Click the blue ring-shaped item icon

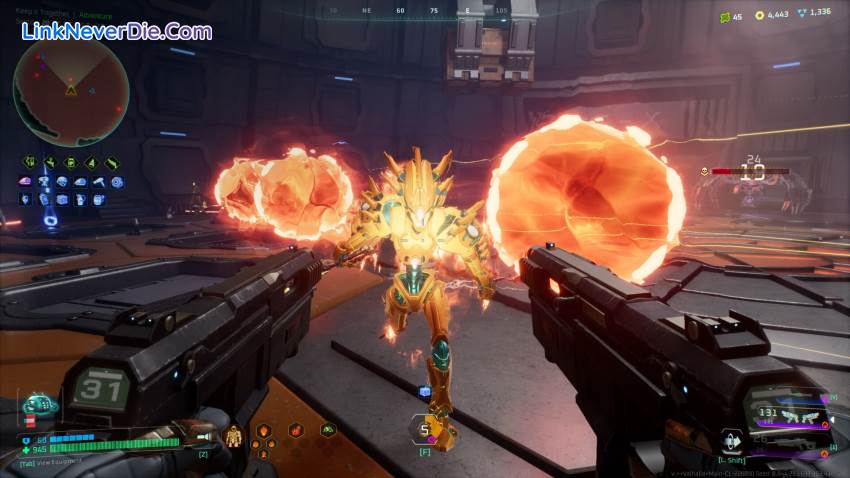(x=118, y=182)
